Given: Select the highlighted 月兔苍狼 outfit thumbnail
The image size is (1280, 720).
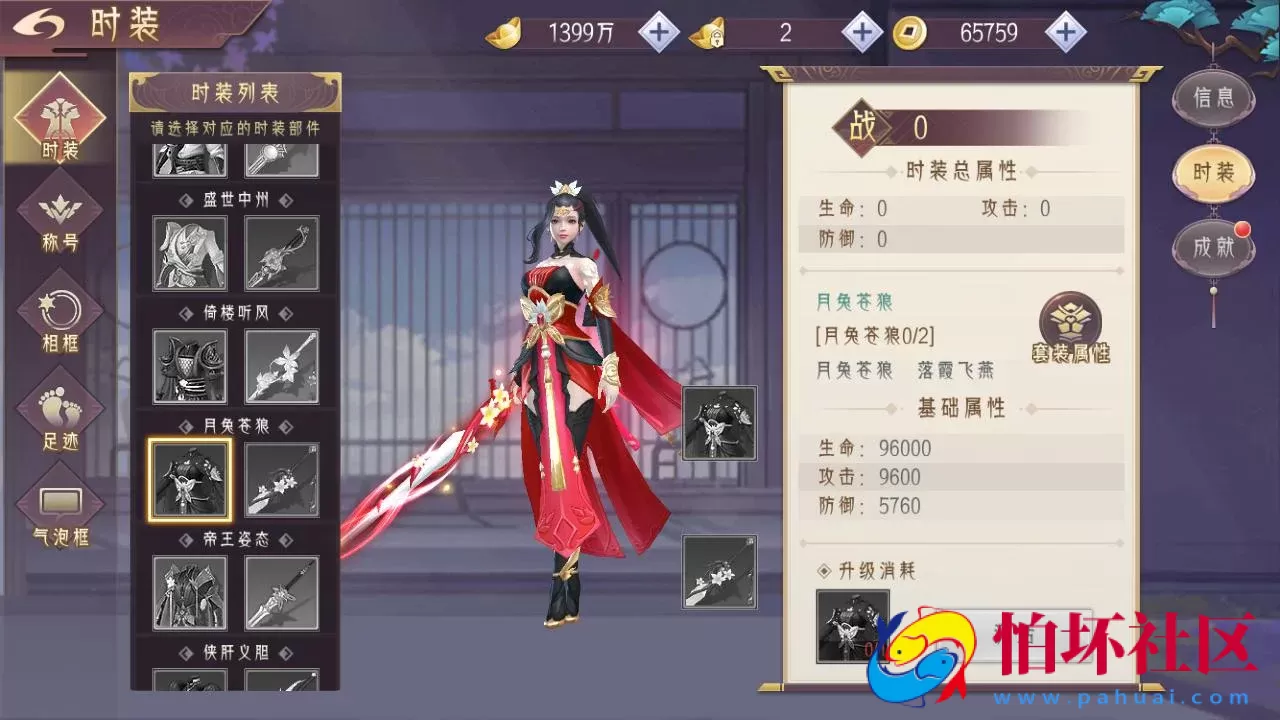Looking at the screenshot, I should [x=189, y=478].
